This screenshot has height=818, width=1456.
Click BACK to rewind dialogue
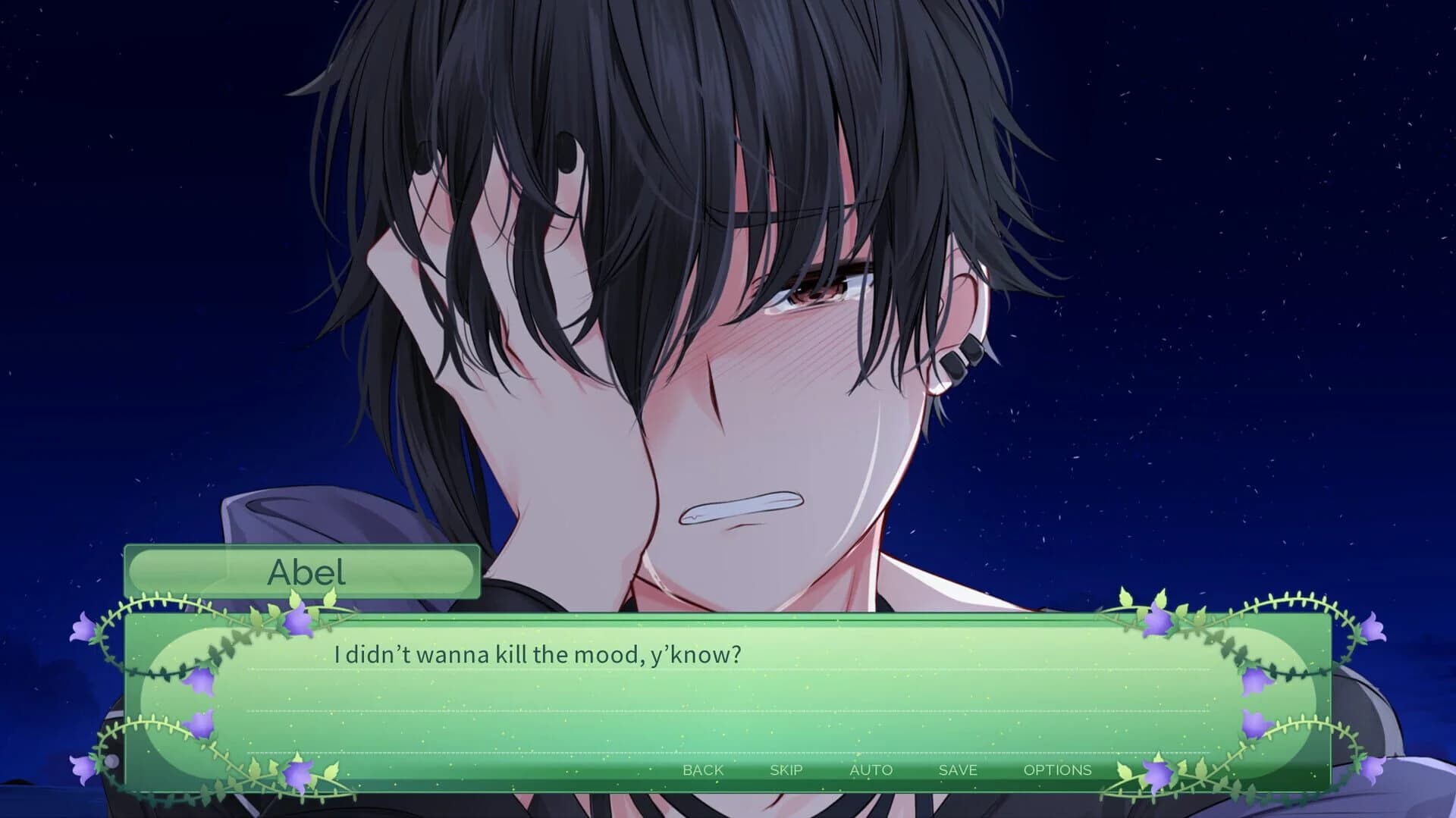(x=703, y=769)
